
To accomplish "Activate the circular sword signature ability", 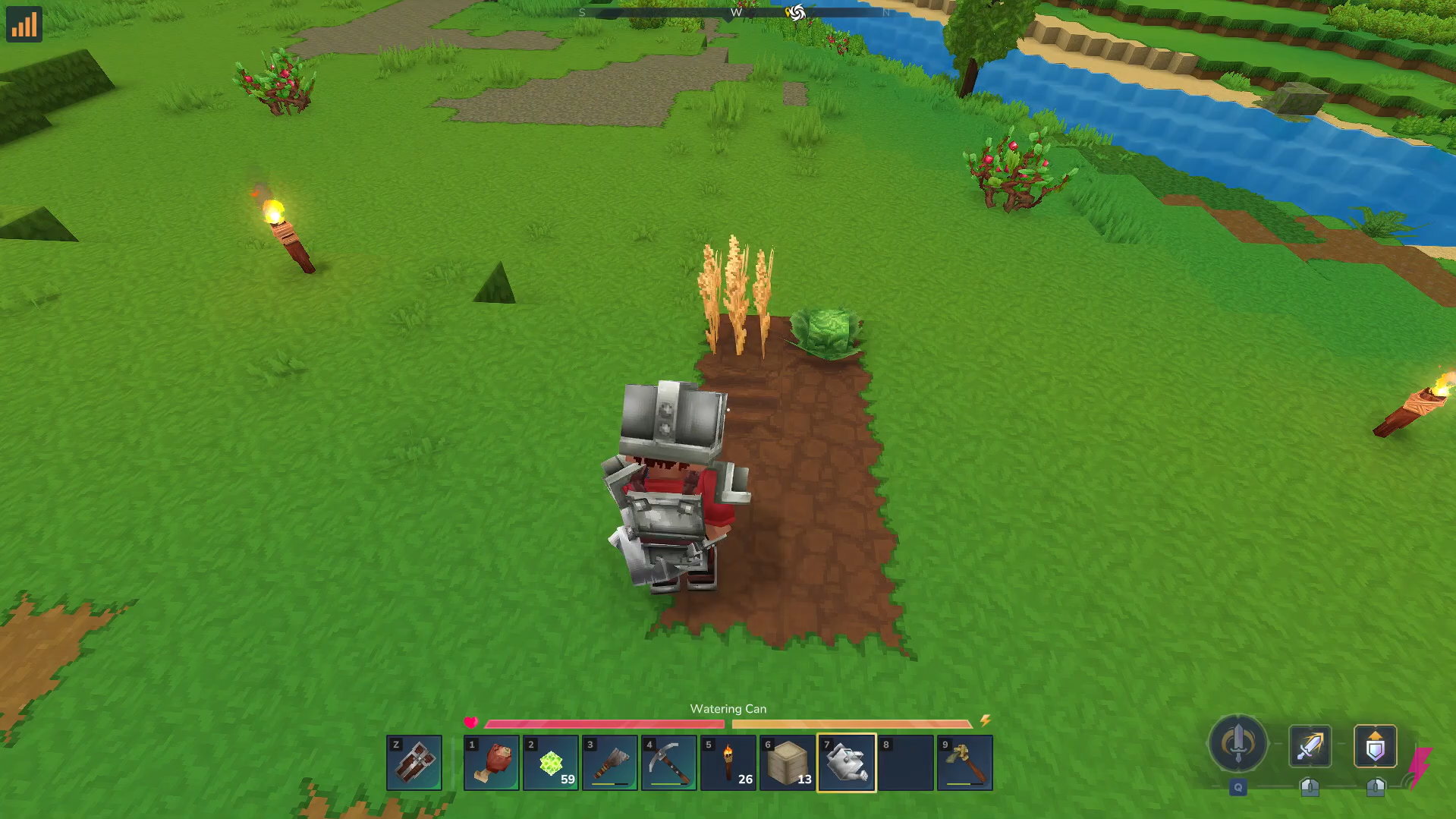I will [1237, 743].
